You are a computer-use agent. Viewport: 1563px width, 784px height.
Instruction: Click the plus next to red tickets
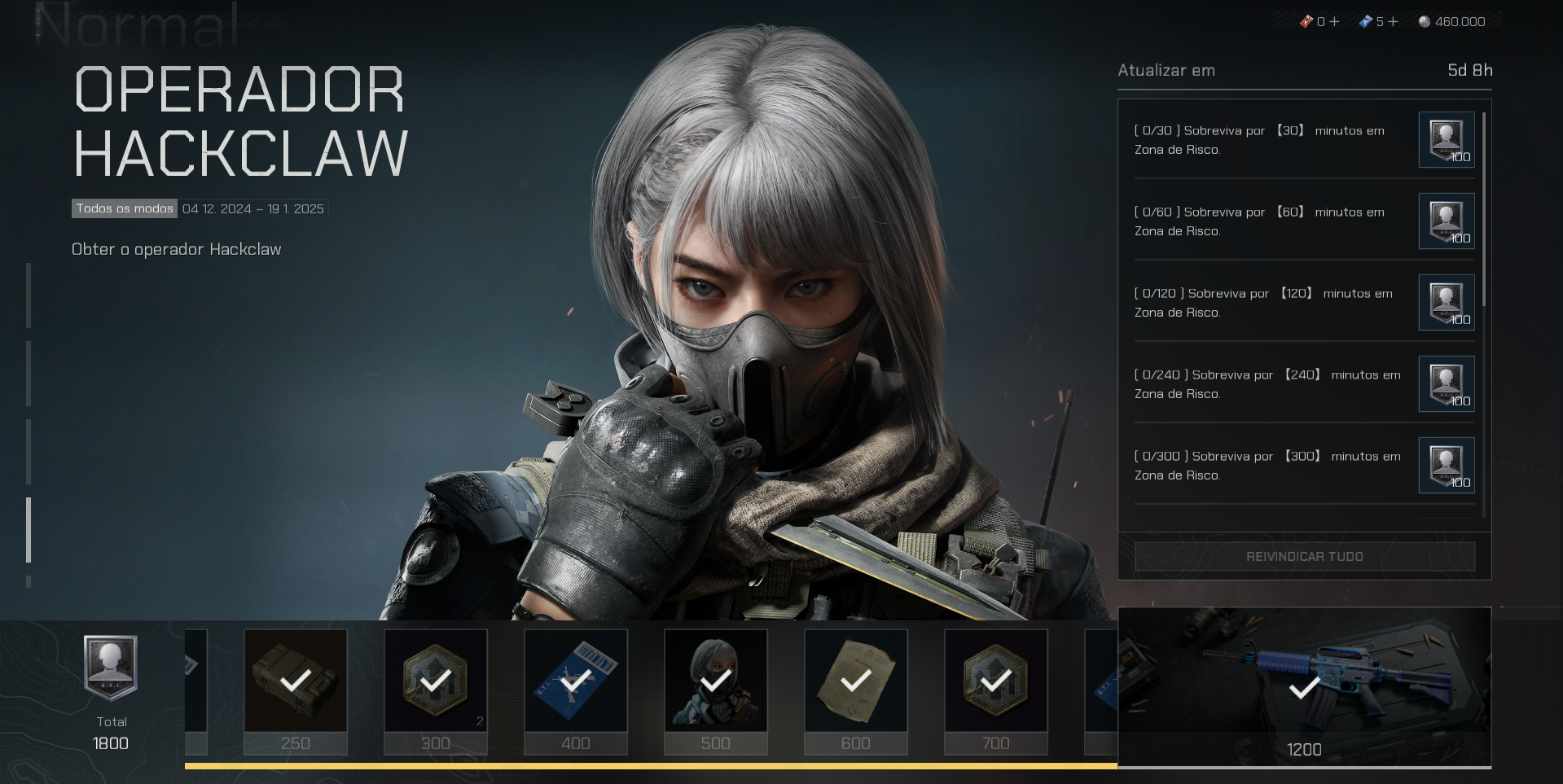point(1334,22)
